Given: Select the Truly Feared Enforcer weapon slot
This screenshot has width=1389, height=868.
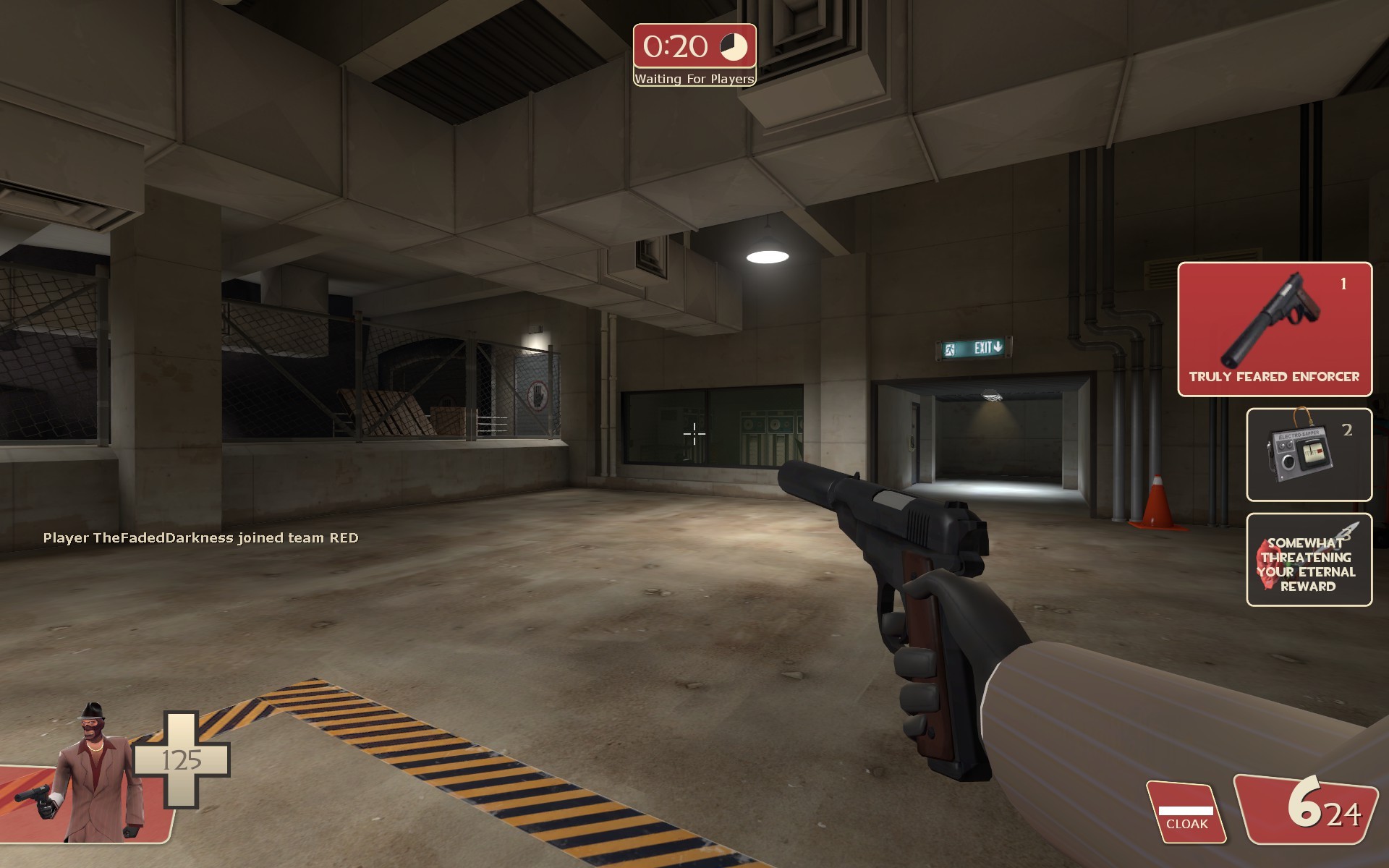Looking at the screenshot, I should [x=1274, y=331].
